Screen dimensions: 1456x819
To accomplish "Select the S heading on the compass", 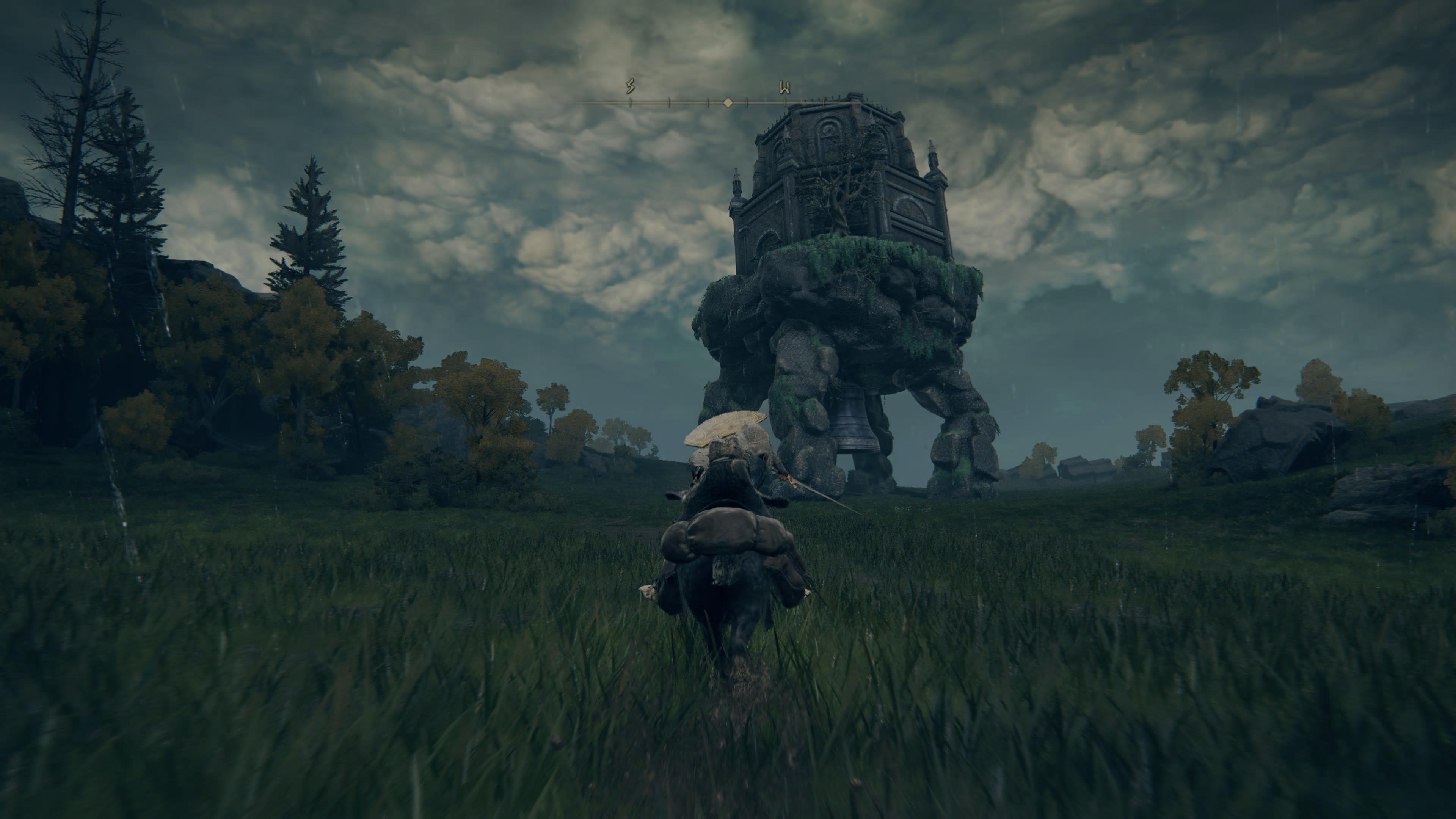I will pyautogui.click(x=630, y=86).
